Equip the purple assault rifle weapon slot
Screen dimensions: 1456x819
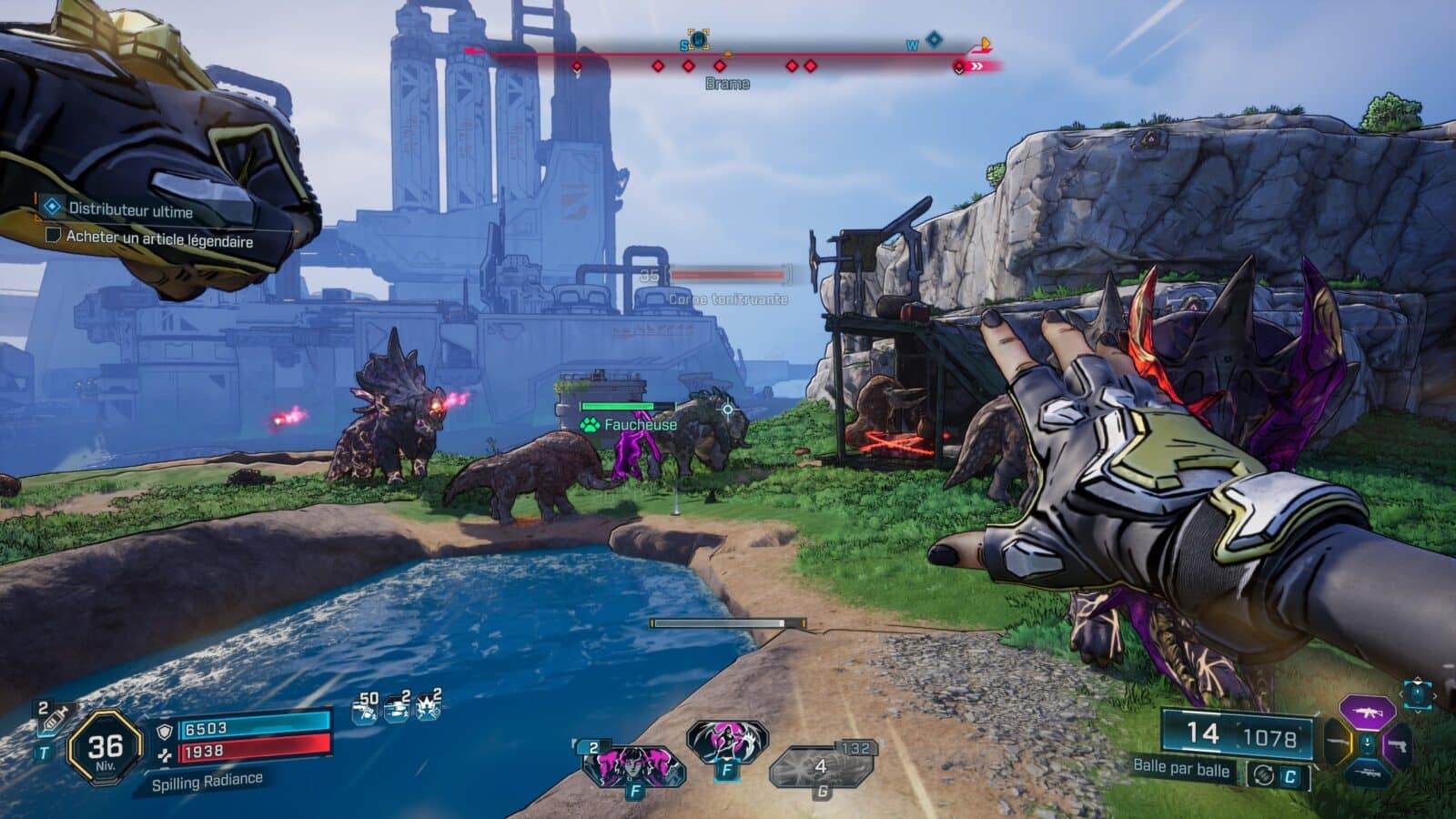click(1367, 712)
